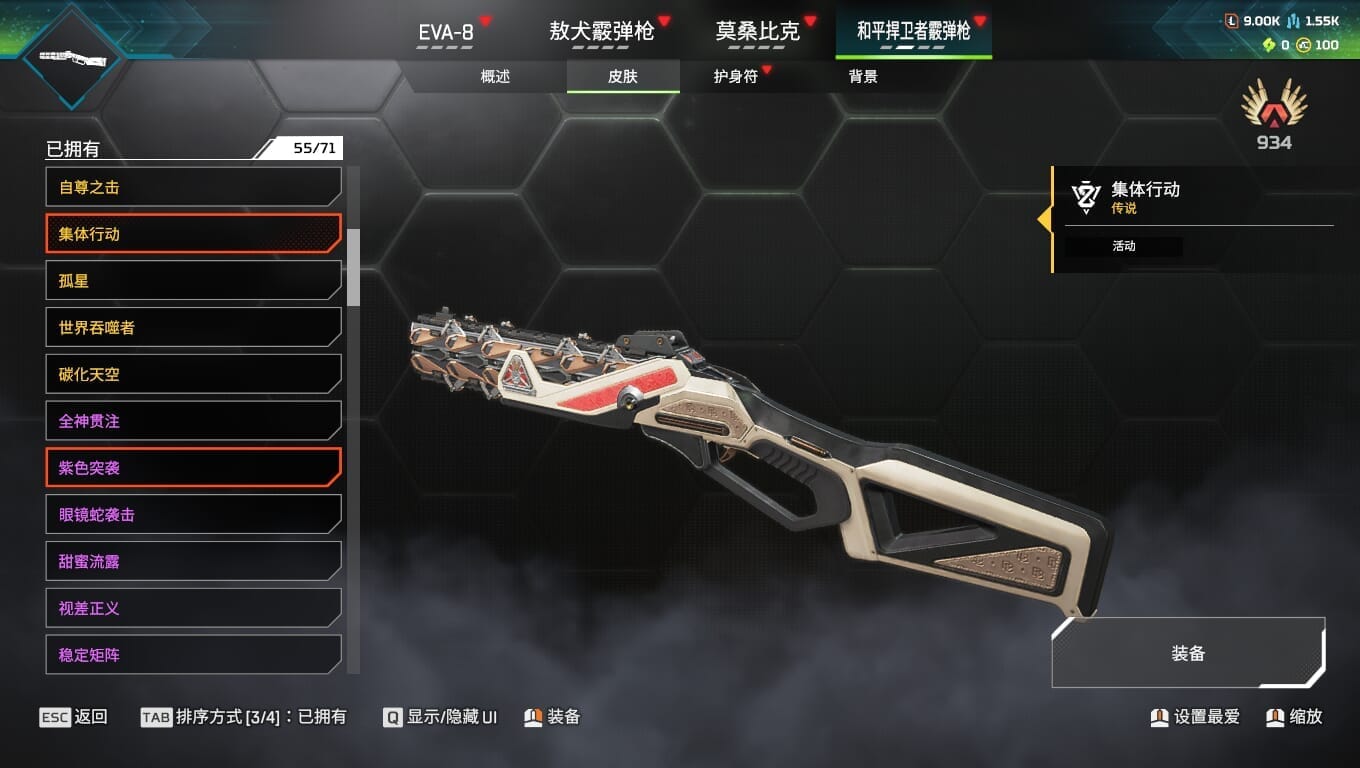
Task: Switch to the EVA-8 weapon tab
Action: [446, 32]
